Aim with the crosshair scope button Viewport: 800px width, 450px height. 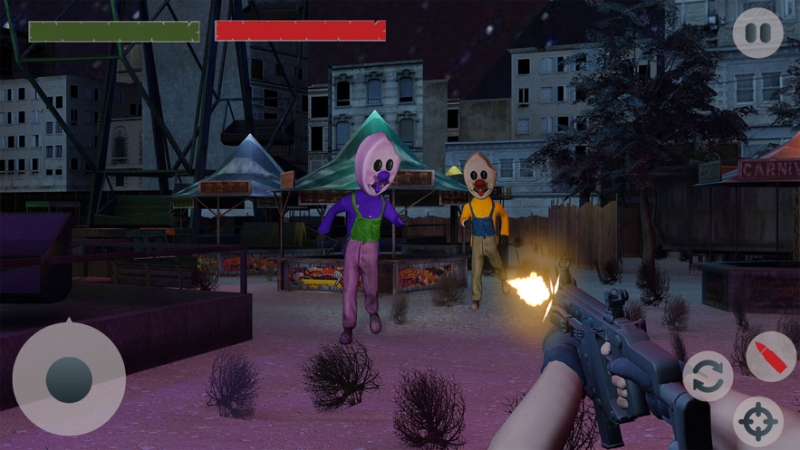(758, 422)
